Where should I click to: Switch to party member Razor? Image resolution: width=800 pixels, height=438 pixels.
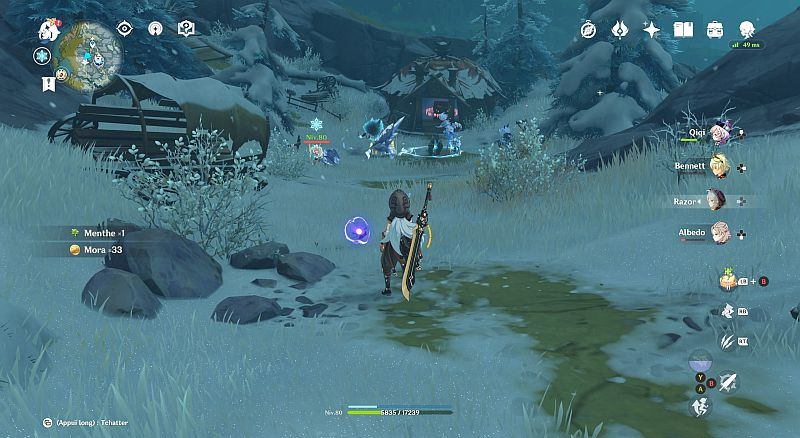(717, 200)
